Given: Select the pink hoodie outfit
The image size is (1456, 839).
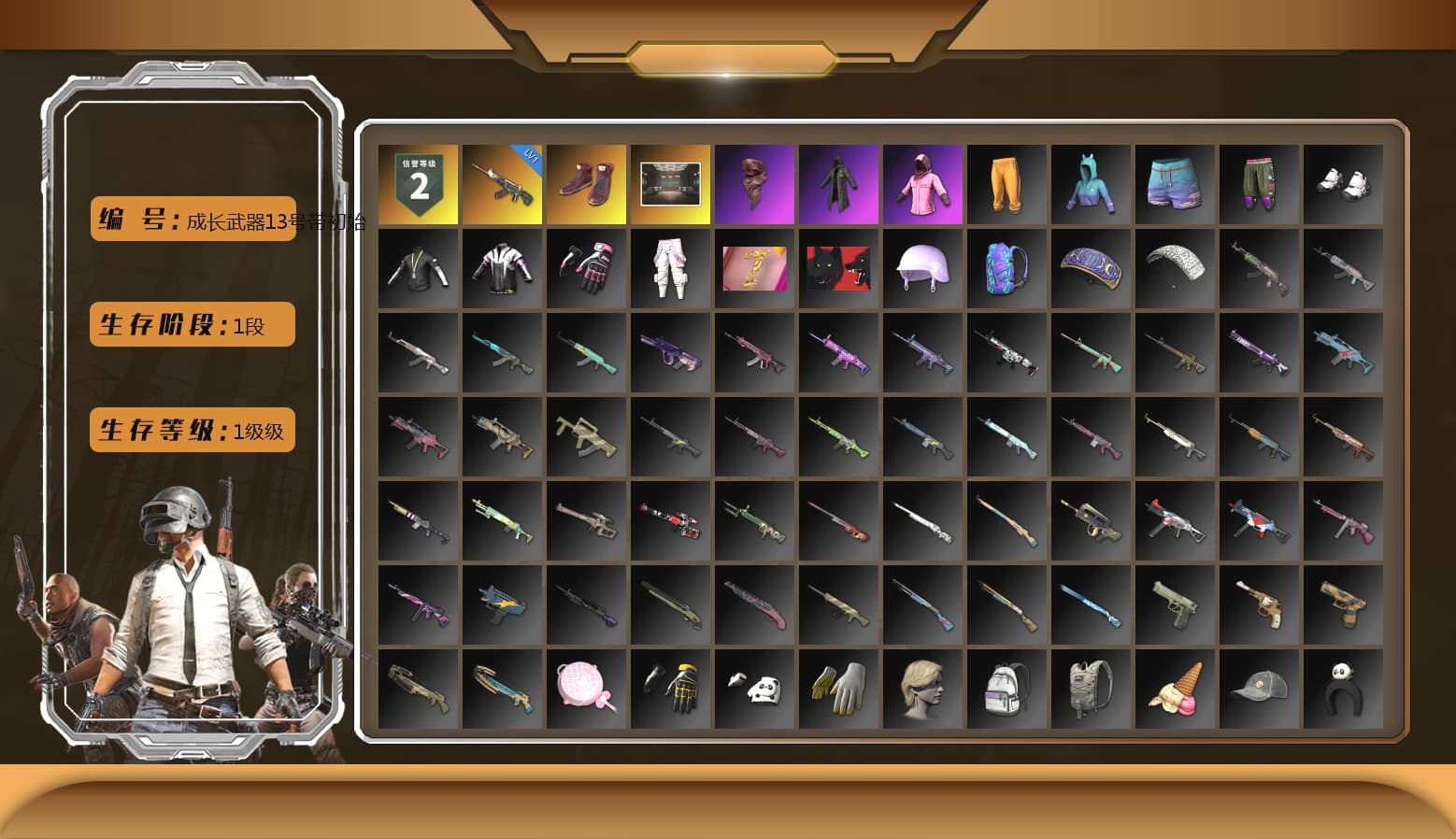Looking at the screenshot, I should coord(923,184).
